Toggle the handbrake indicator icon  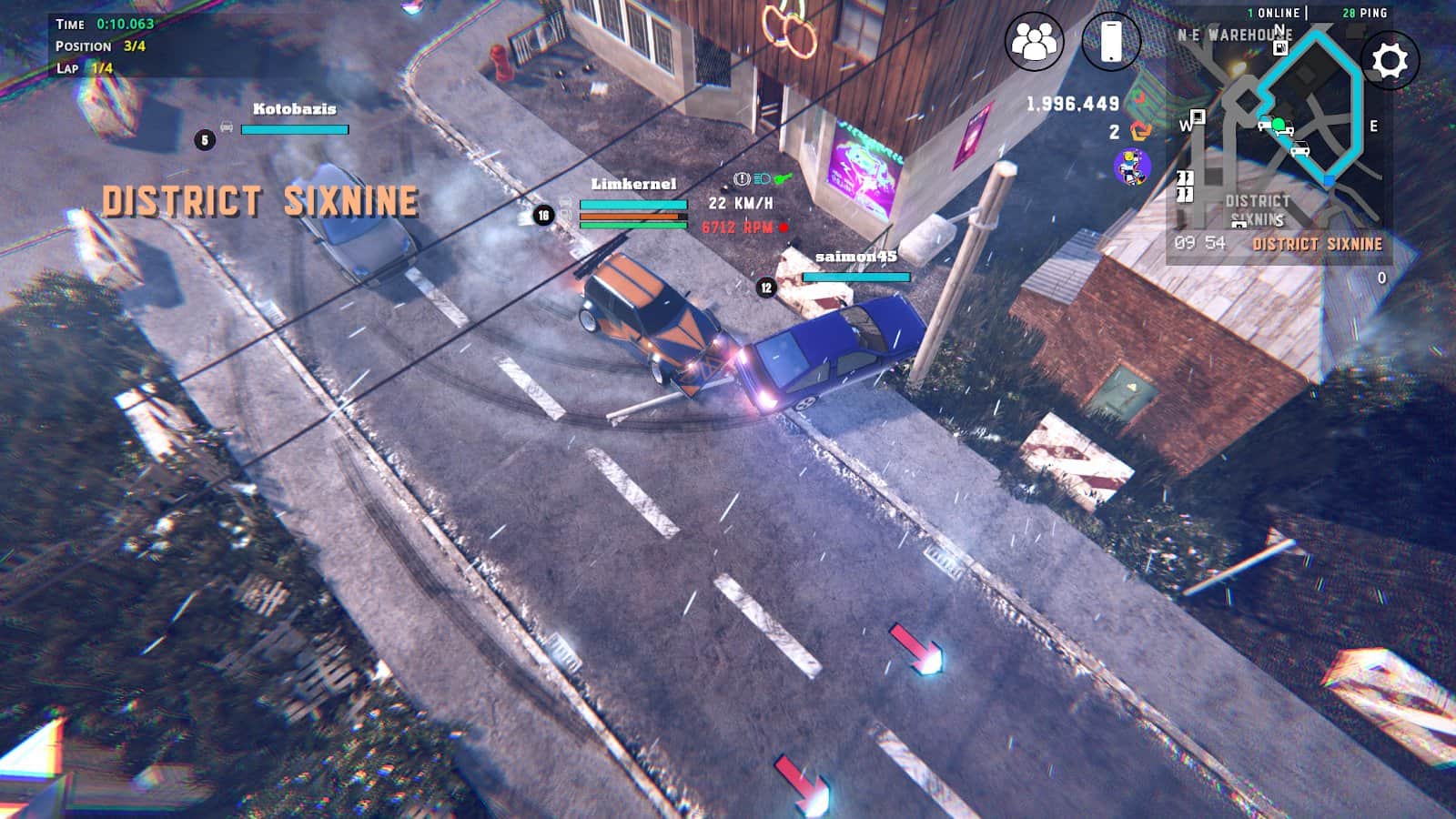[742, 178]
